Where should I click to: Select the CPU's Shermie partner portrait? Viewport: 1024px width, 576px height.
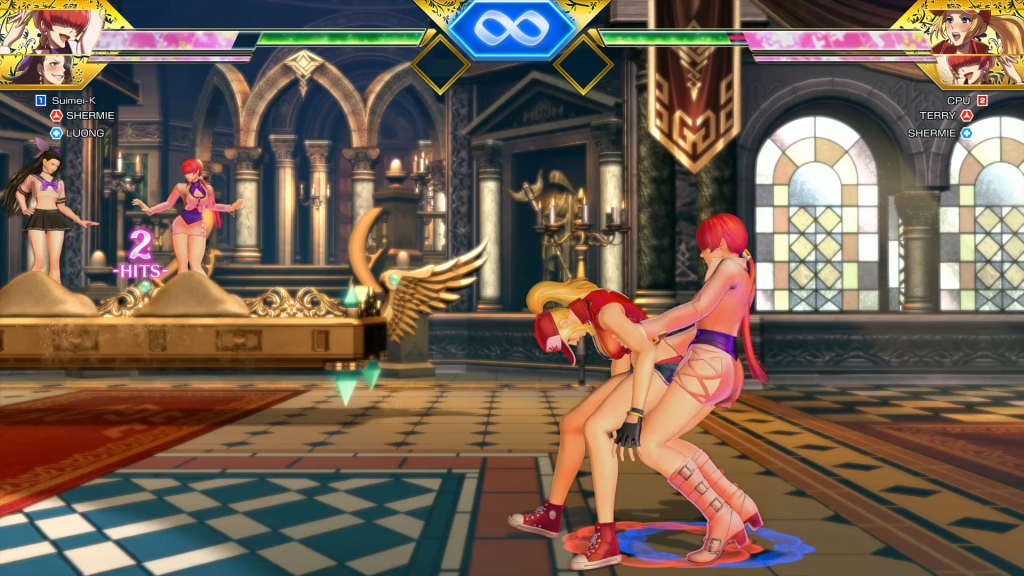973,70
